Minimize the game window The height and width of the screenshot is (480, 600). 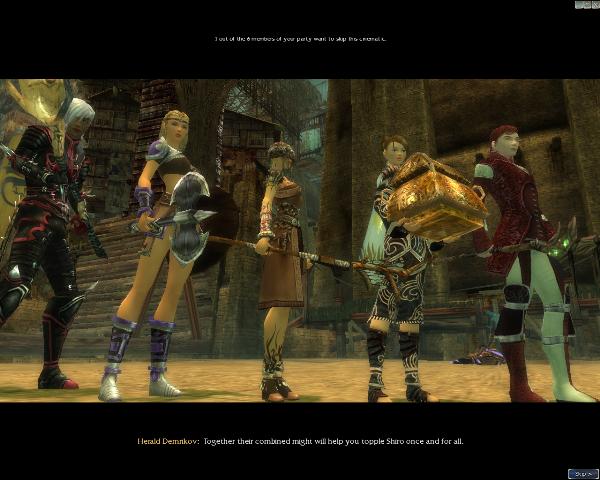point(579,5)
